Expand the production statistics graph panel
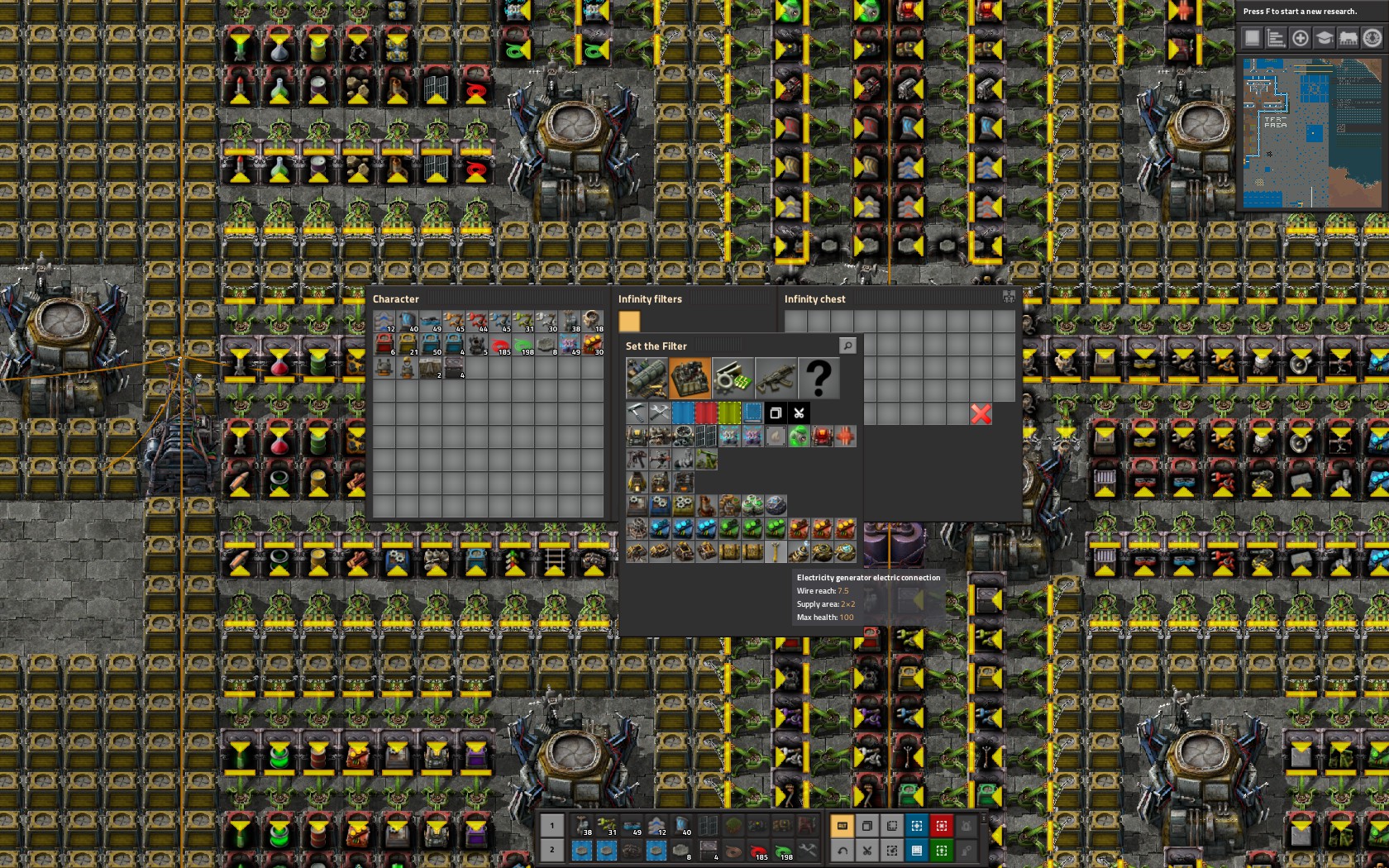This screenshot has width=1389, height=868. 1276,38
